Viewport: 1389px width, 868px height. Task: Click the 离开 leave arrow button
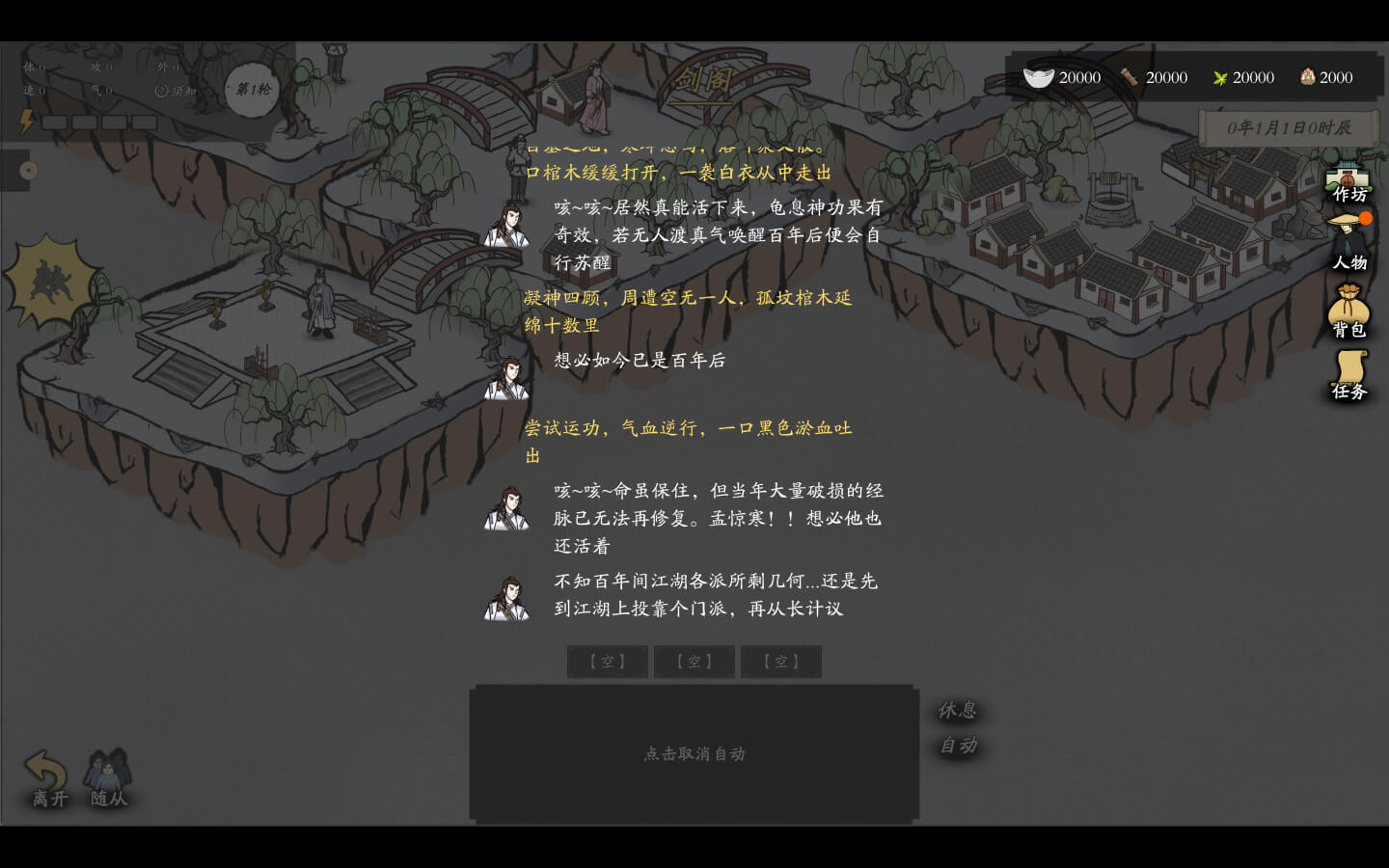click(47, 778)
